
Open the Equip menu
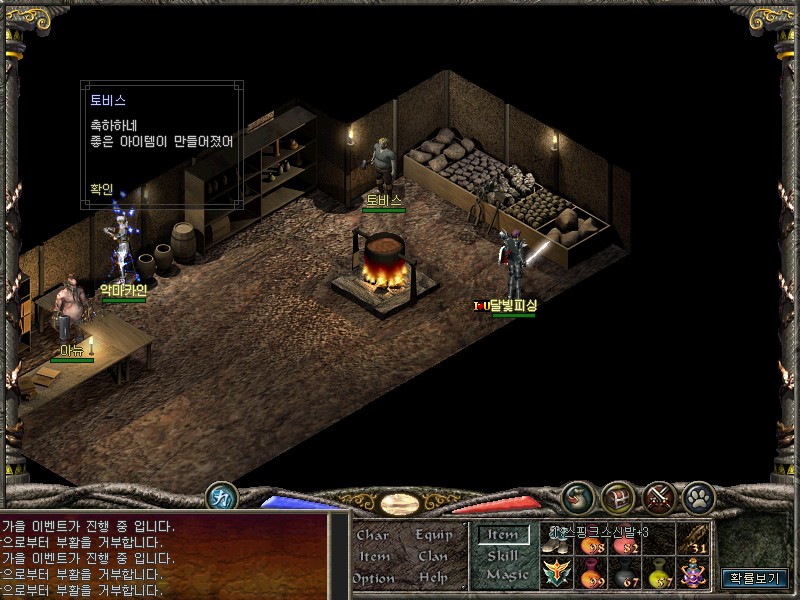click(x=434, y=535)
